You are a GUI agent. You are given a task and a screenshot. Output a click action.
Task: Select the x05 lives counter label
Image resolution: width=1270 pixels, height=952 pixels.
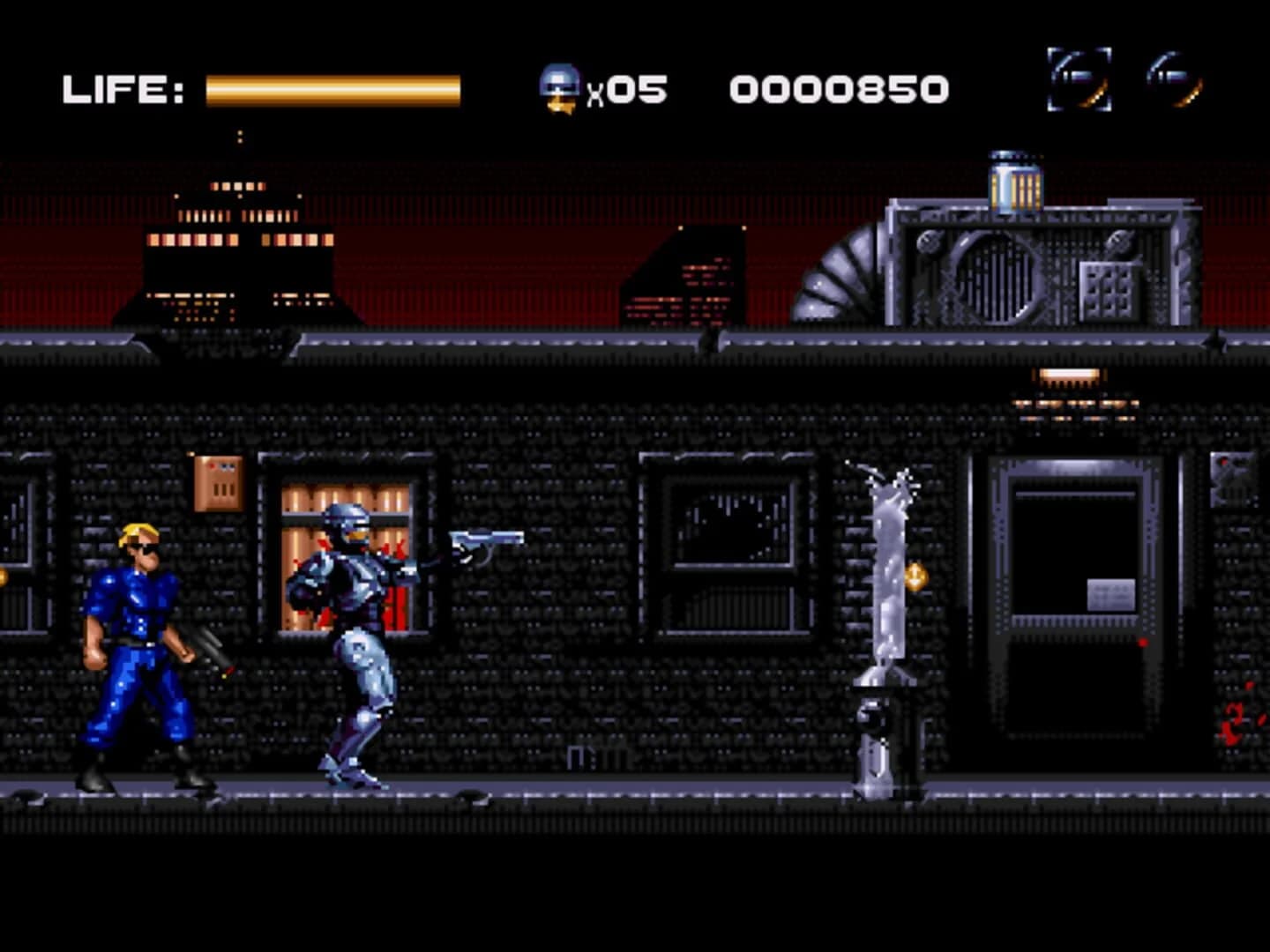pos(626,88)
